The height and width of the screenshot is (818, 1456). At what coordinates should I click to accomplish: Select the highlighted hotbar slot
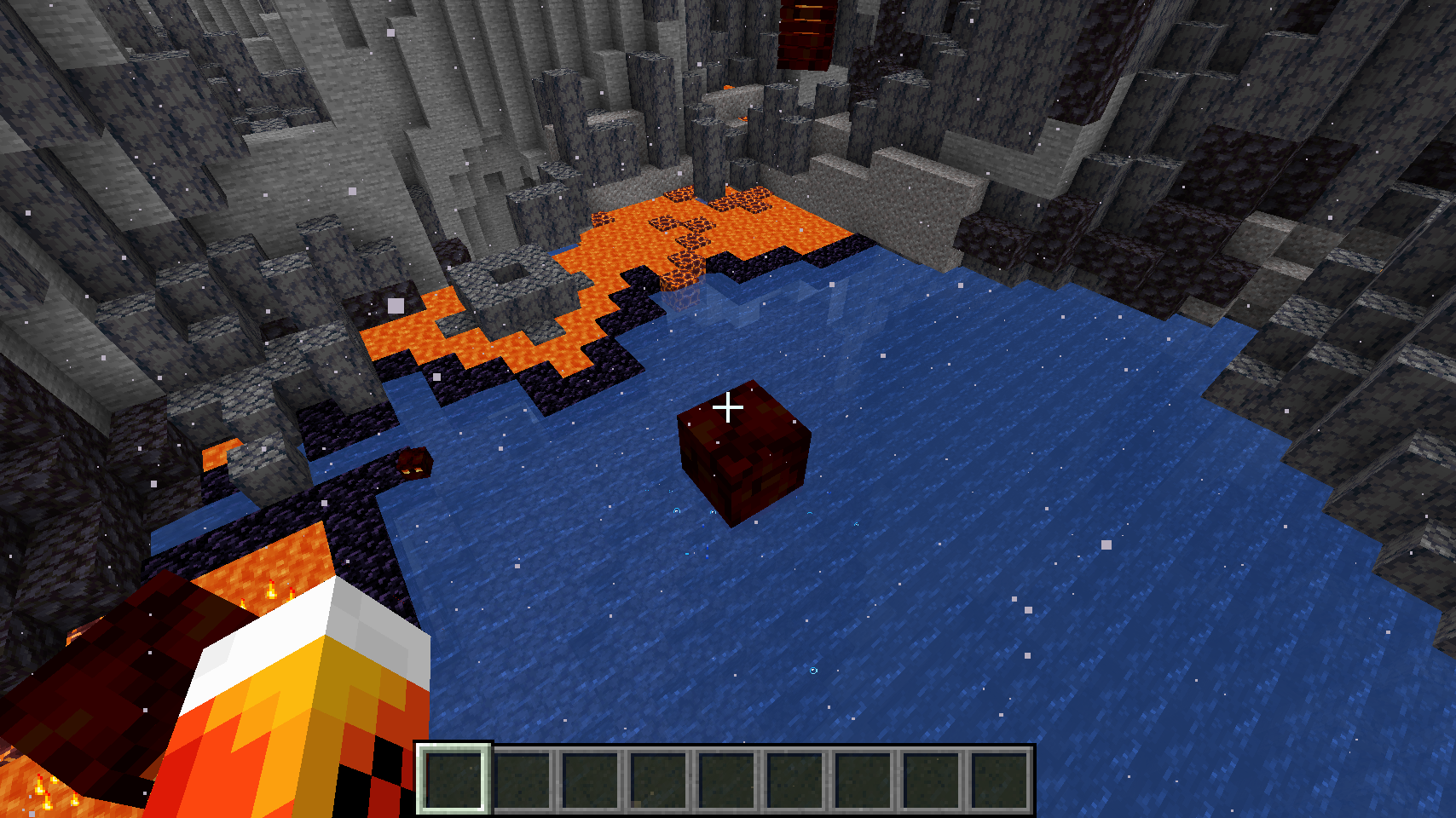pos(454,779)
